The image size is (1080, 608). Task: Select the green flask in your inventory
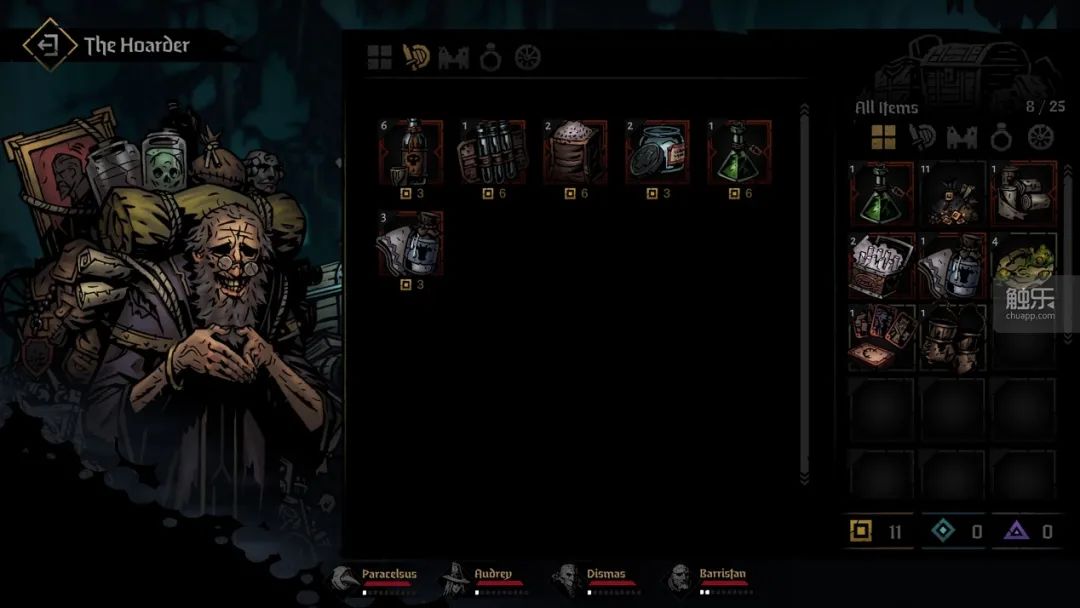882,194
